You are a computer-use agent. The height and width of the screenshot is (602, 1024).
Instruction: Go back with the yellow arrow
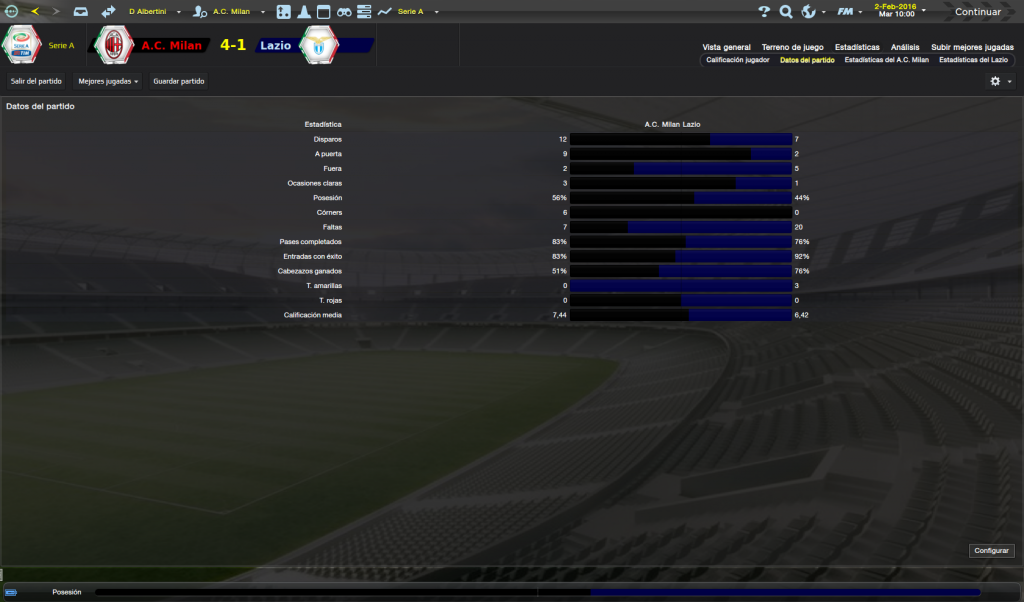click(35, 12)
